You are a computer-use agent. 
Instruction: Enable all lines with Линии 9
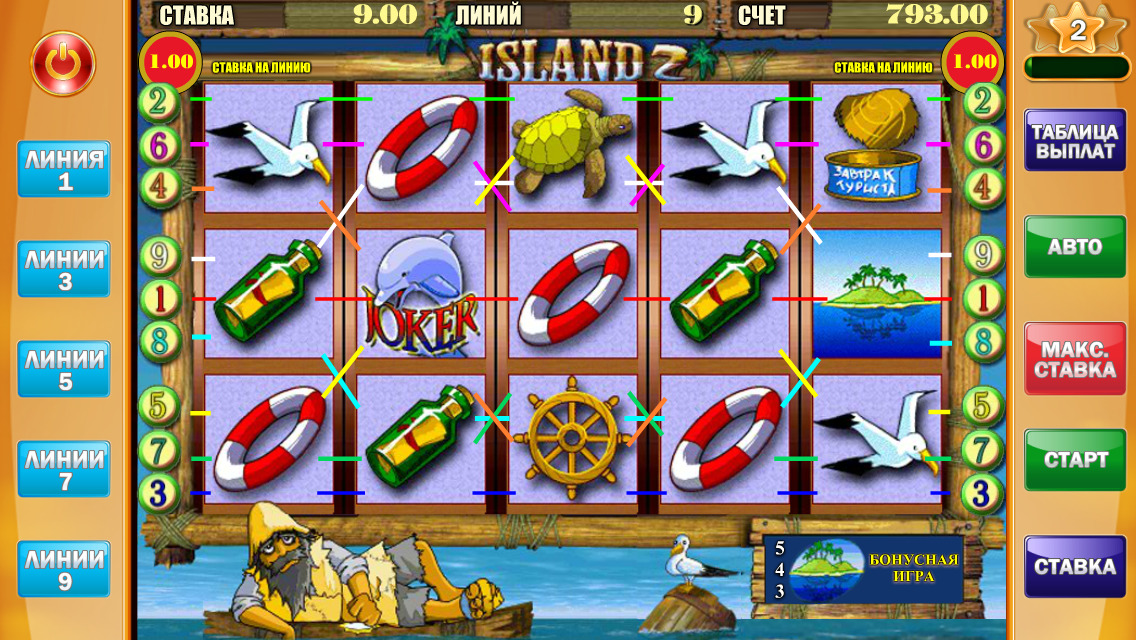click(x=64, y=569)
